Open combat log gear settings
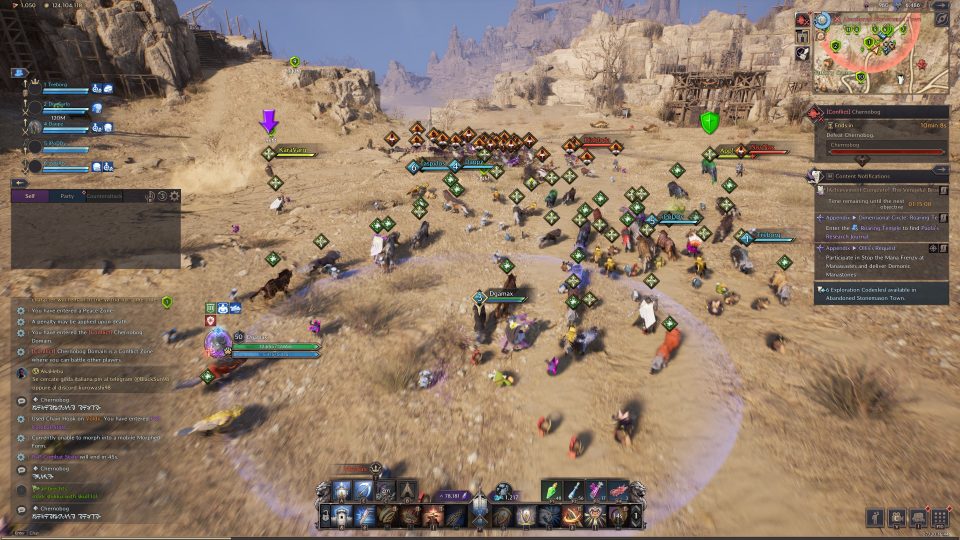 [x=175, y=196]
